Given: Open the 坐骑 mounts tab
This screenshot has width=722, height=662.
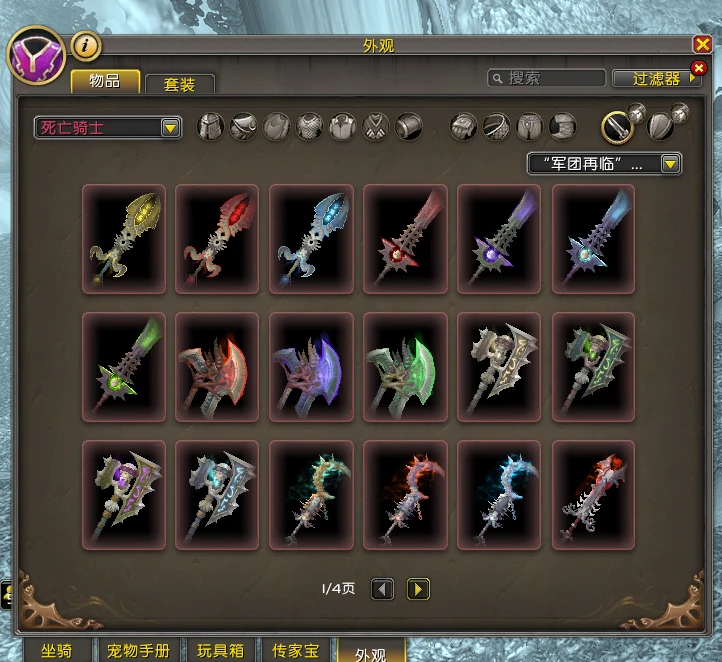Looking at the screenshot, I should click(x=56, y=651).
